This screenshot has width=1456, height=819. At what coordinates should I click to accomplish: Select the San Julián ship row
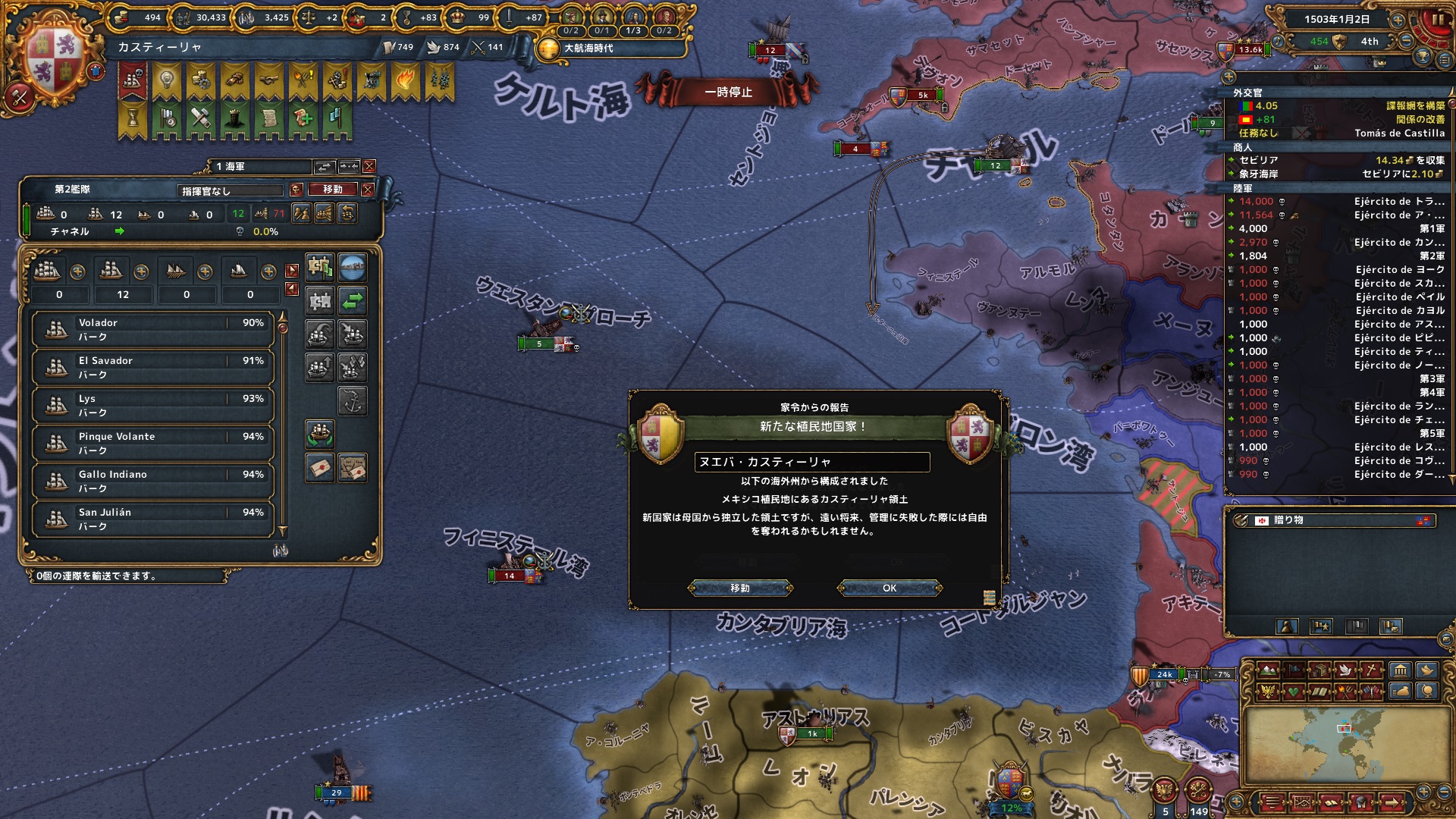pyautogui.click(x=152, y=519)
